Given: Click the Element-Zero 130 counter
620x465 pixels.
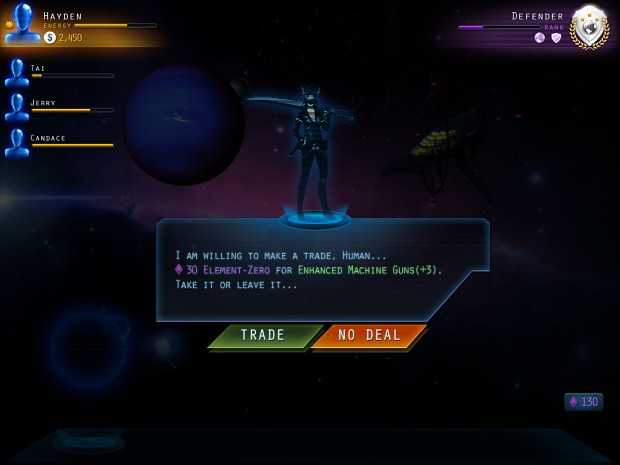Looking at the screenshot, I should point(584,402).
